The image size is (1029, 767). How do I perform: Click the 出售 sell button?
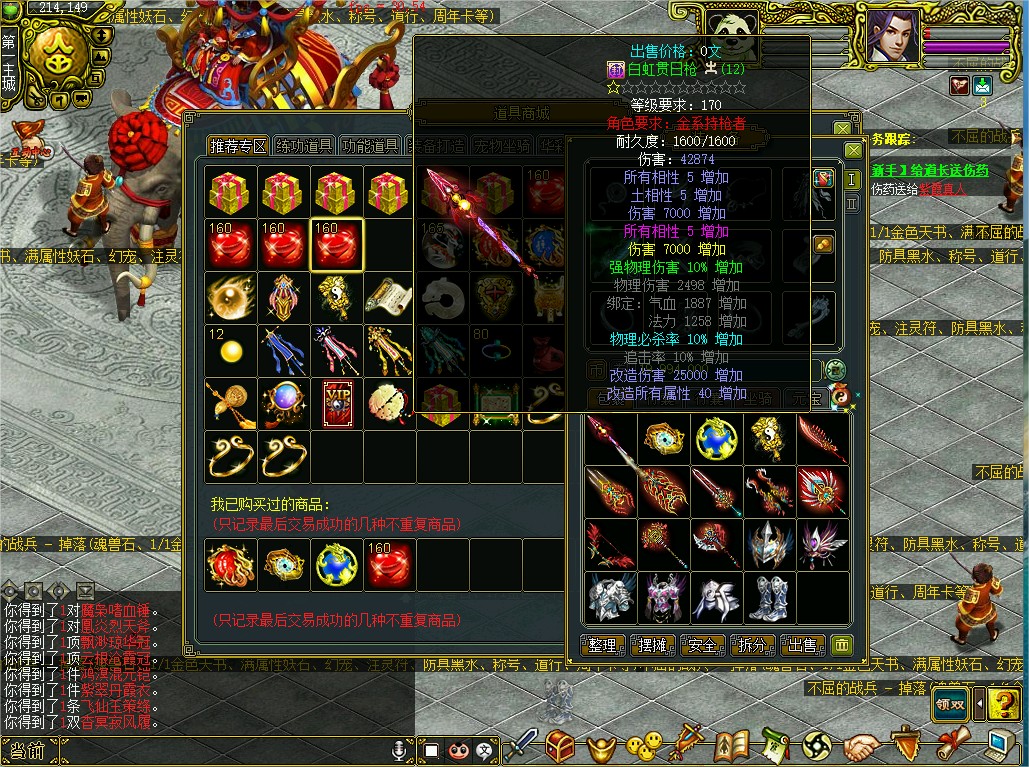coord(802,645)
